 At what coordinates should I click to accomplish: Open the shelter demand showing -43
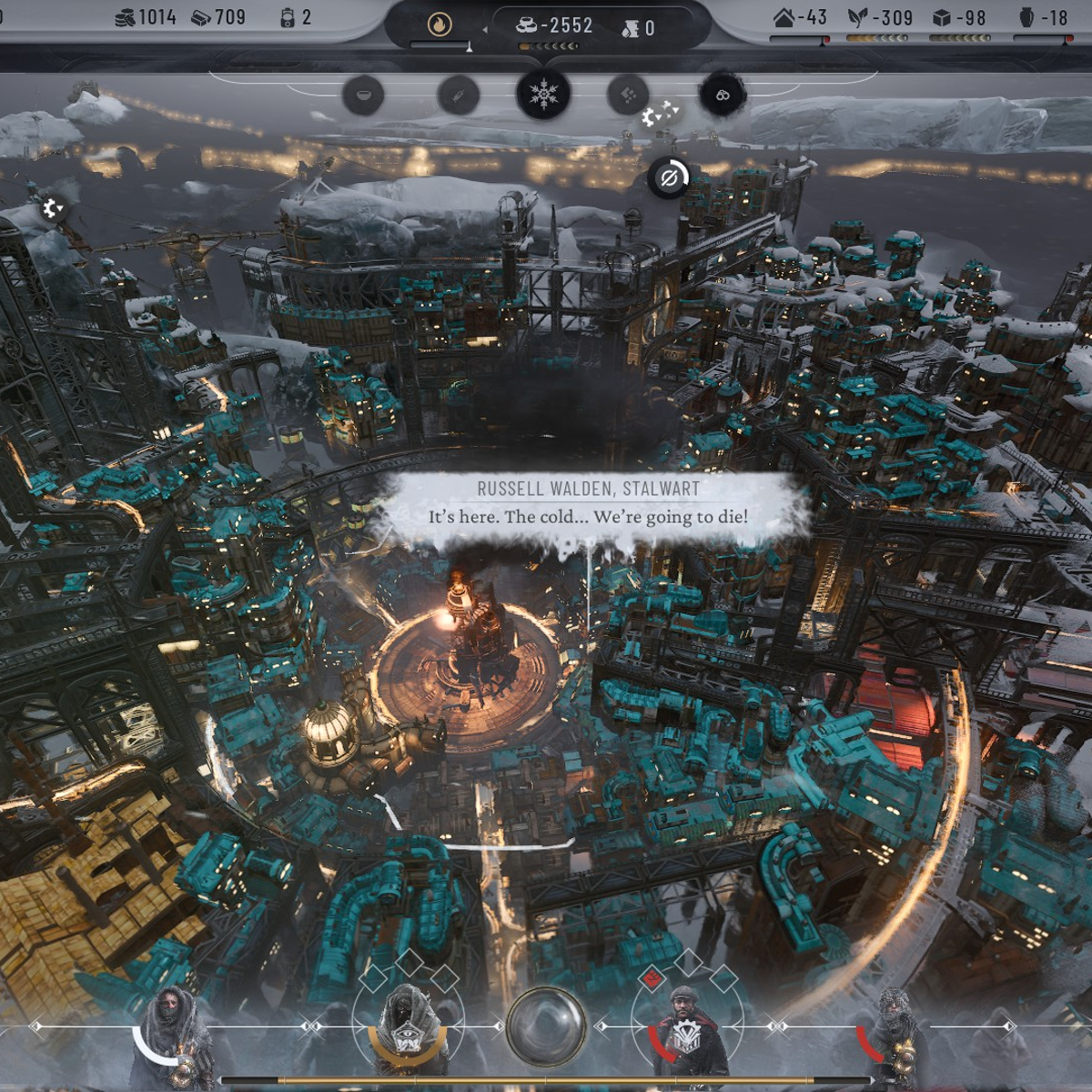(800, 17)
